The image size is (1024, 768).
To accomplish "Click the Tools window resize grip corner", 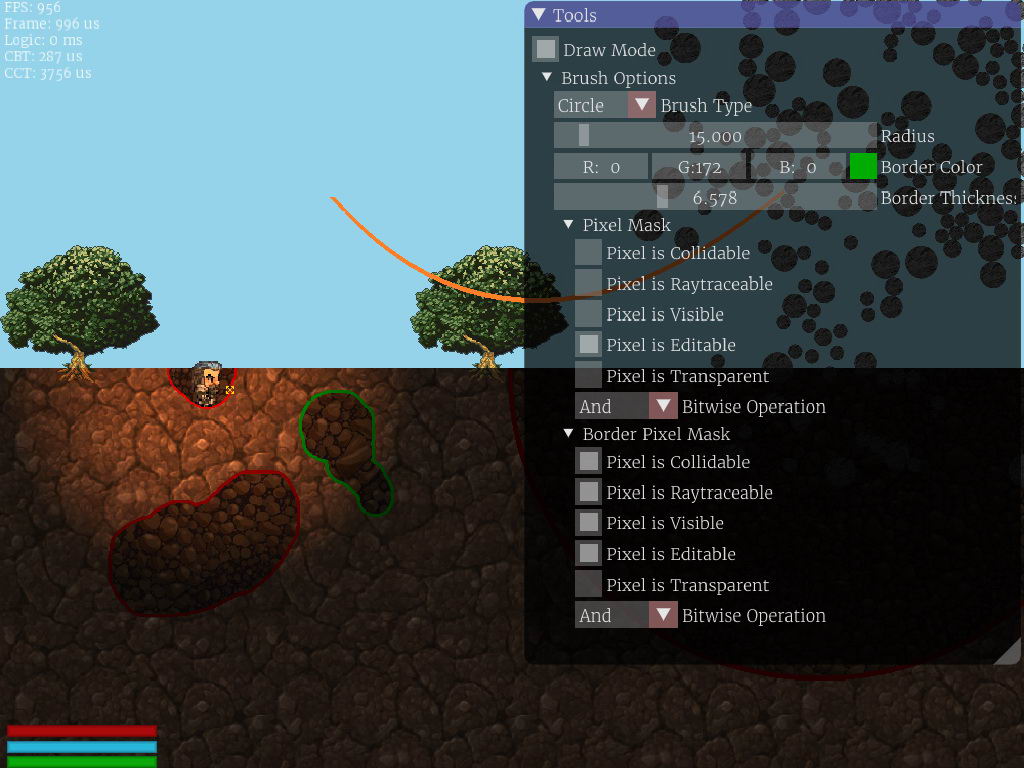I will pyautogui.click(x=1010, y=653).
